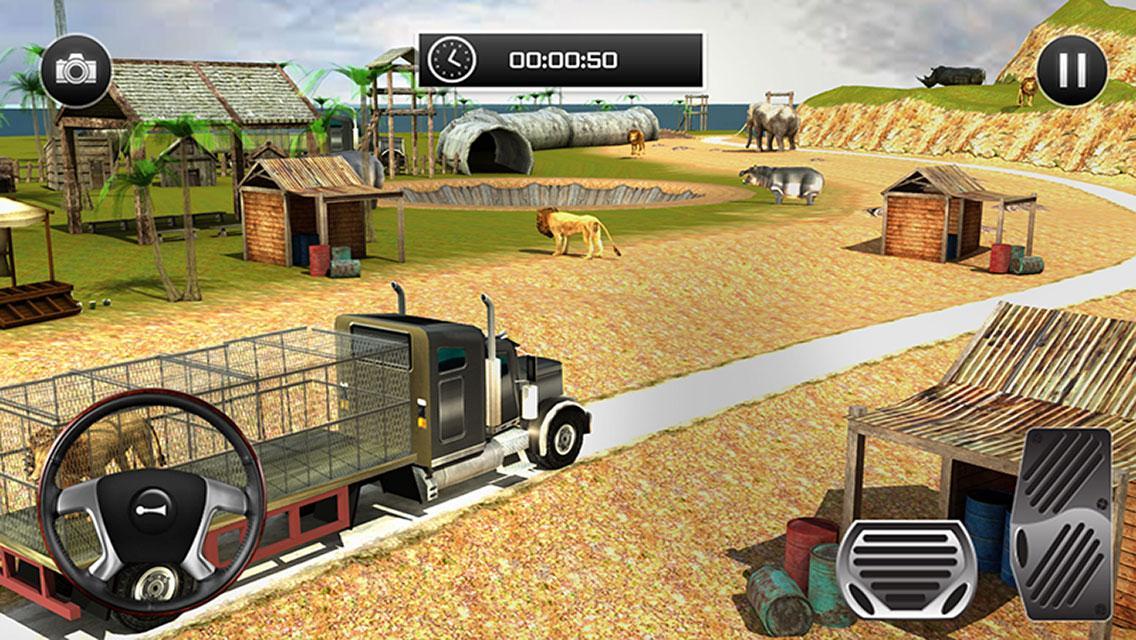1136x640 pixels.
Task: Click the steering wheel control
Action: [151, 502]
